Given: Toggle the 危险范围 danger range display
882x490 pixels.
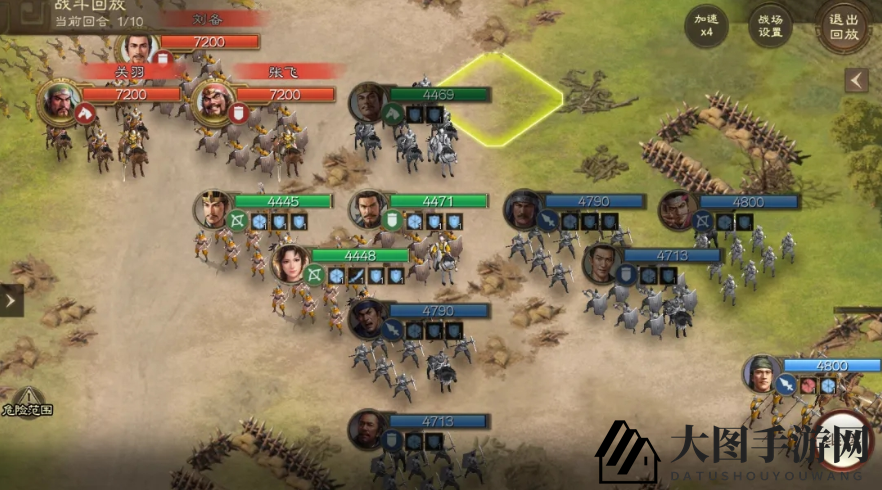Looking at the screenshot, I should [x=27, y=402].
